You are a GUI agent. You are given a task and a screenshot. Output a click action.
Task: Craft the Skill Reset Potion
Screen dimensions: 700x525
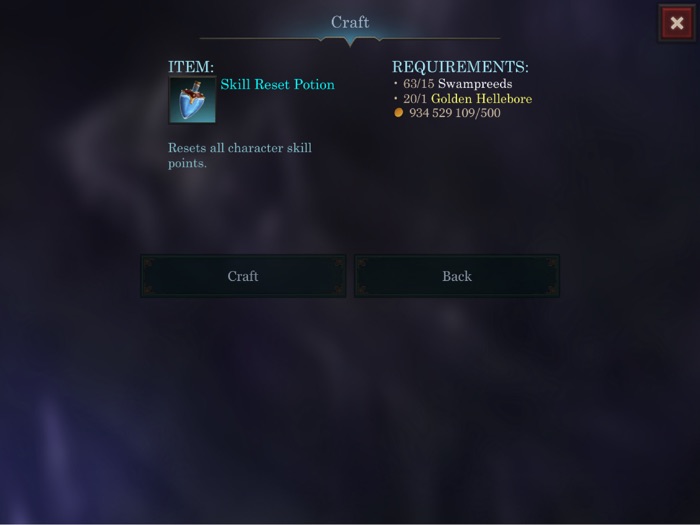pos(243,276)
